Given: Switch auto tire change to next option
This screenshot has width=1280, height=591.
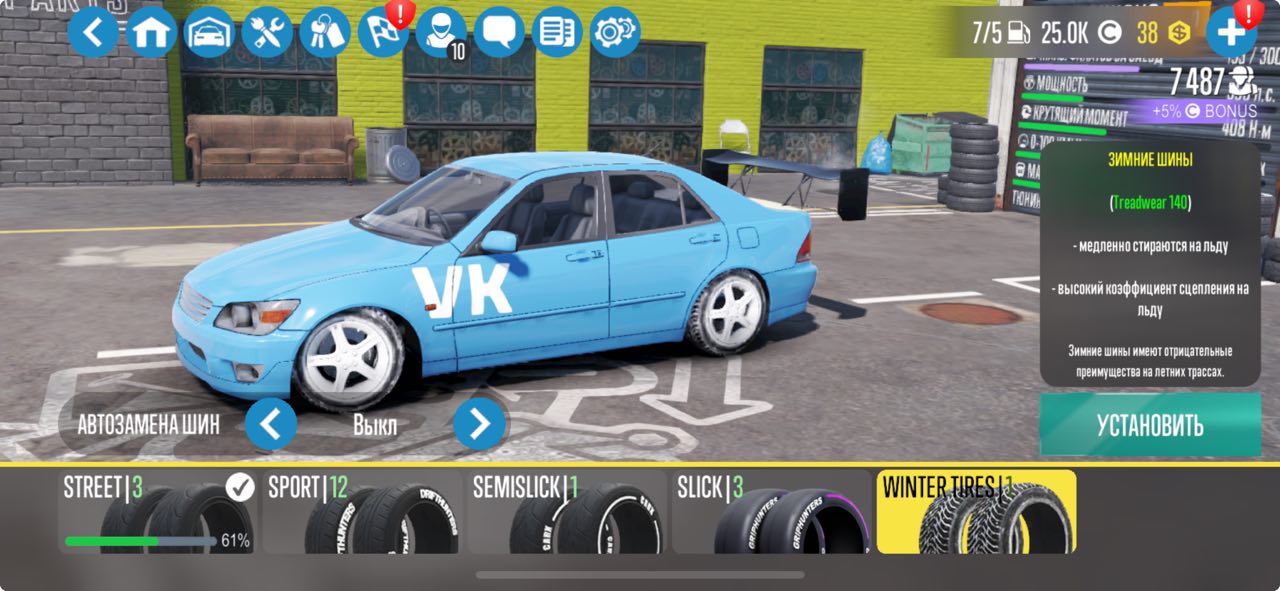Looking at the screenshot, I should click(x=479, y=424).
